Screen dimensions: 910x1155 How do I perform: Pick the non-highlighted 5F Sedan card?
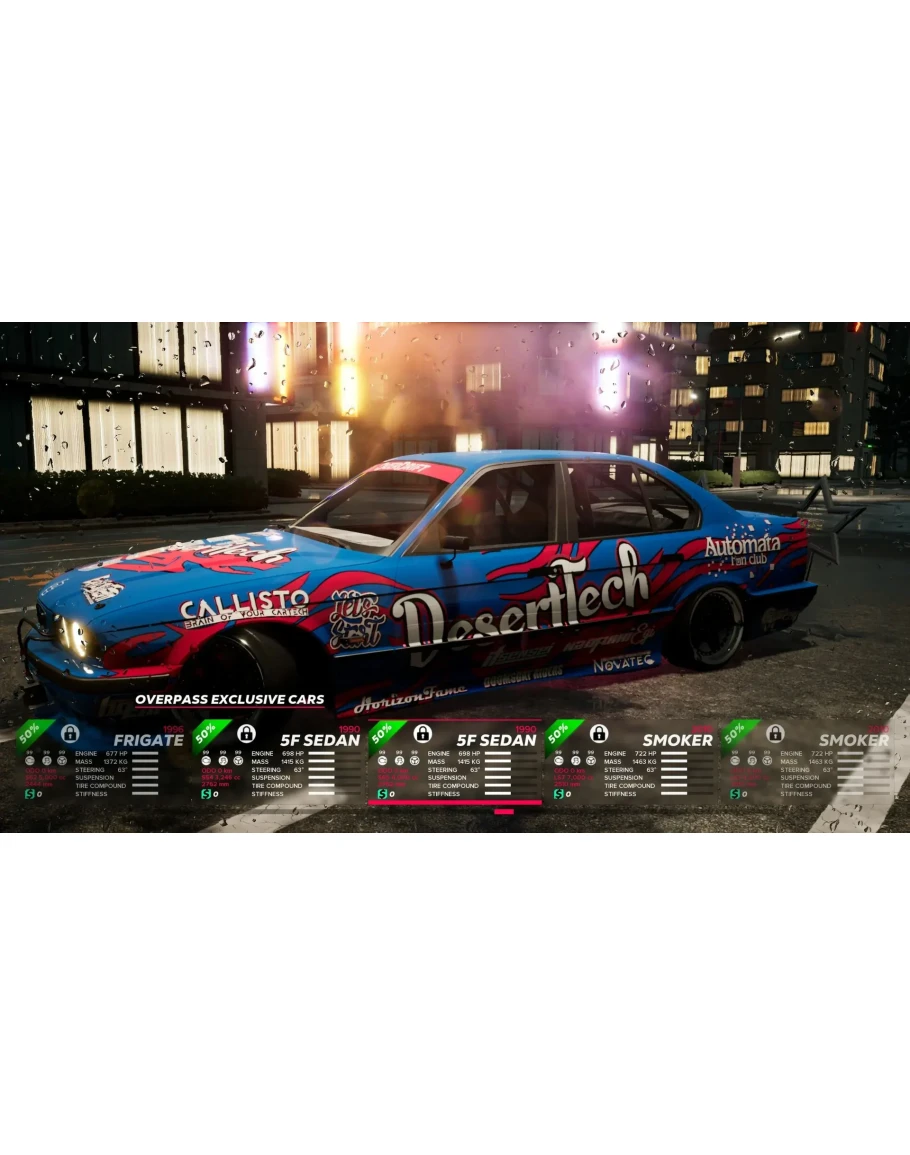click(278, 762)
